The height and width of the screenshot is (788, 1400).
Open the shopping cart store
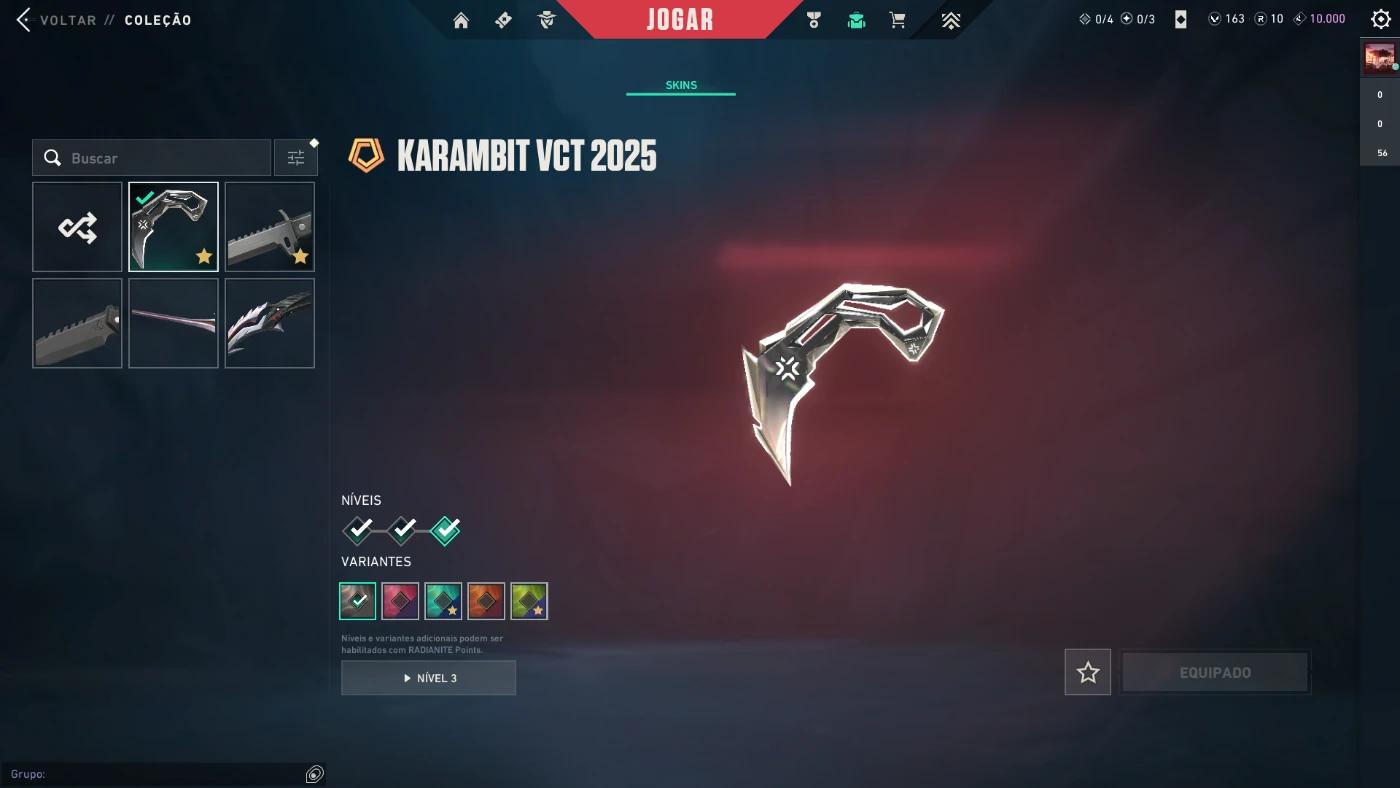[898, 20]
